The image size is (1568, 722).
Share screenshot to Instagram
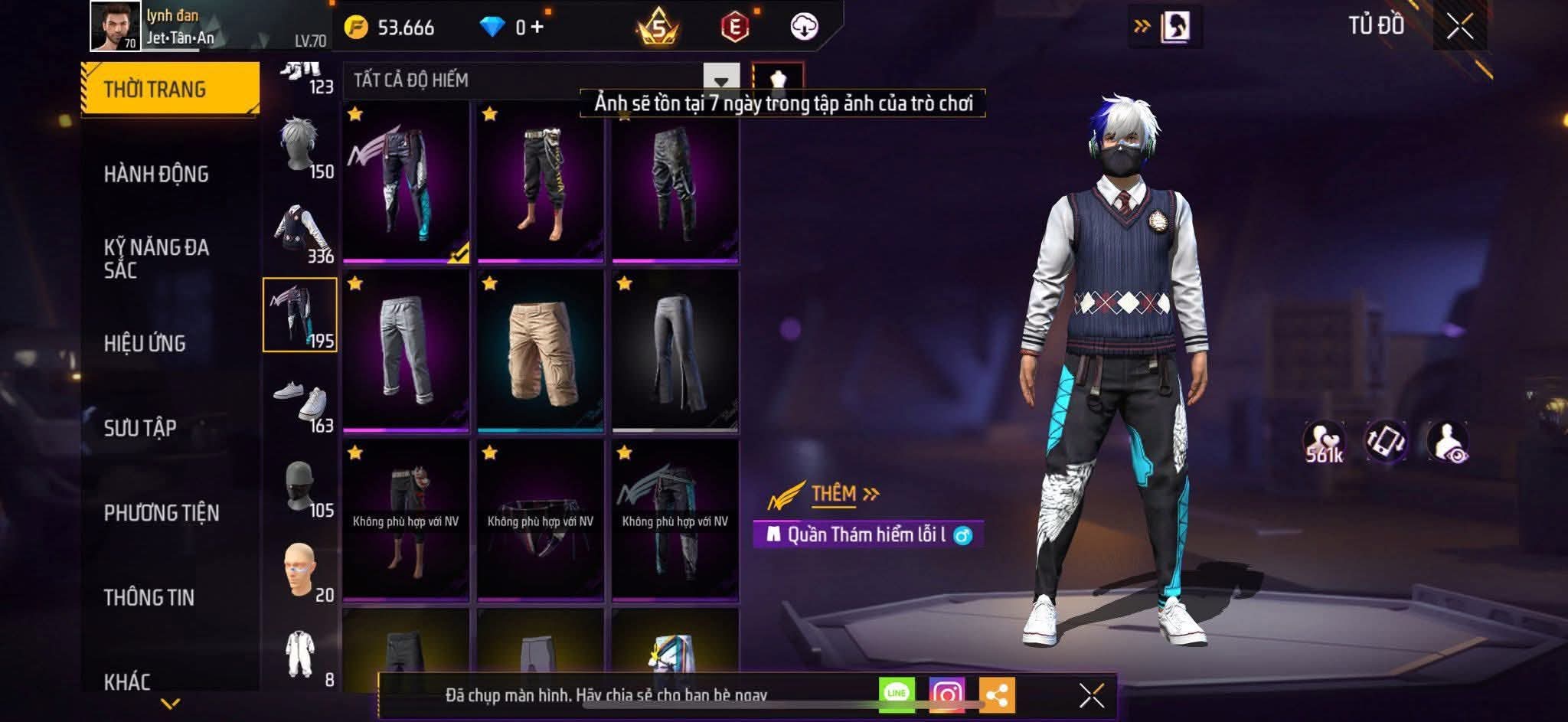pyautogui.click(x=947, y=694)
